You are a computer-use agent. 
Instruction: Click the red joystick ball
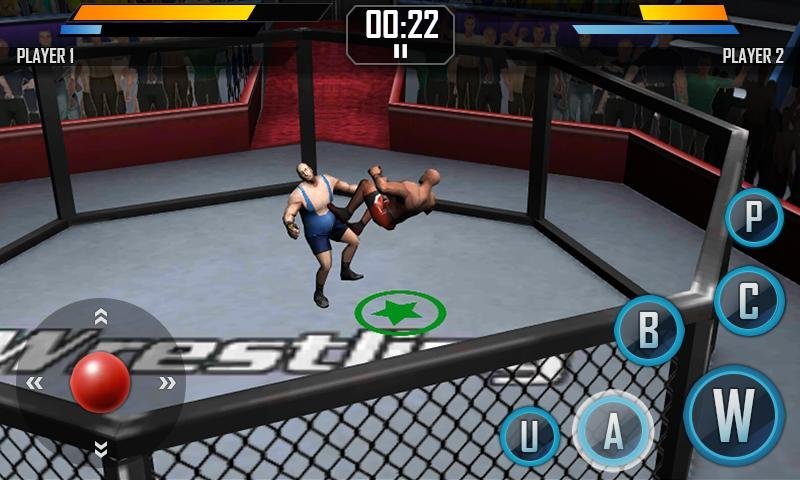click(100, 382)
